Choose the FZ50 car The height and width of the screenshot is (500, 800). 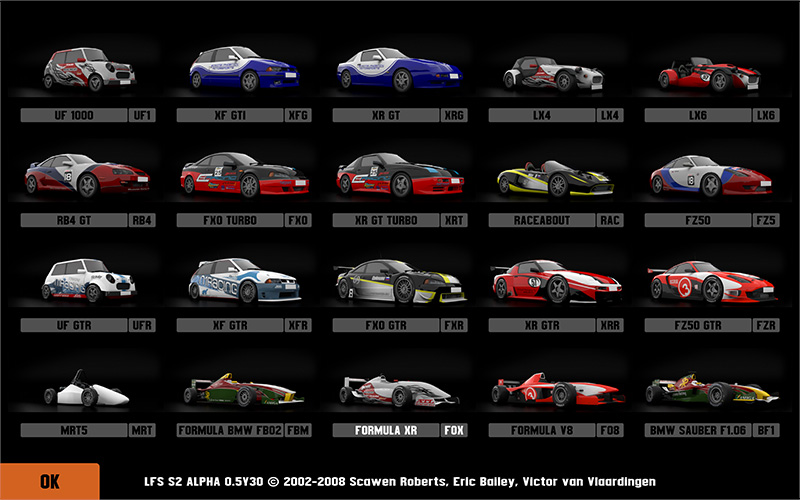point(712,177)
